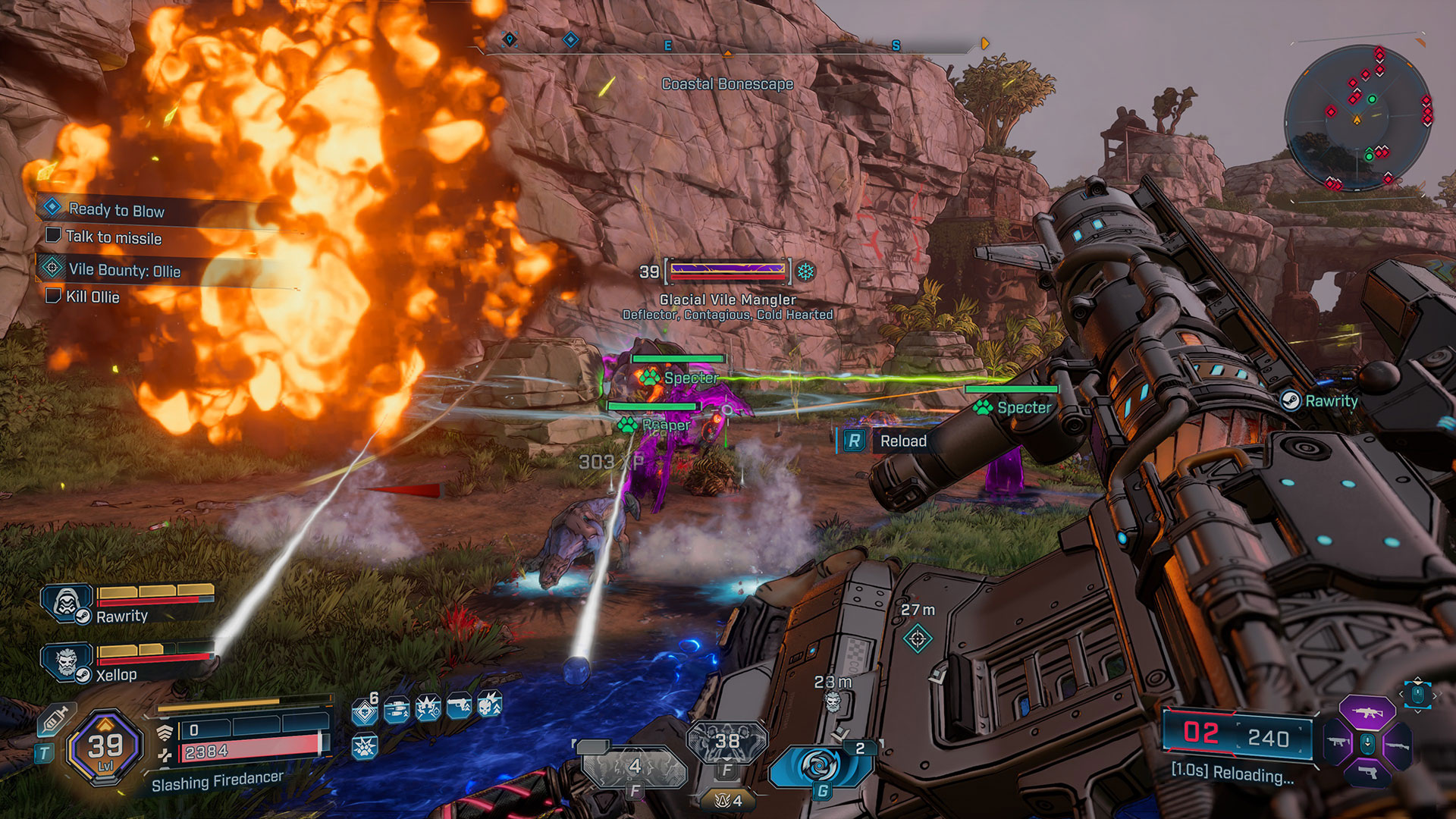Click the circular minimap

click(1357, 119)
